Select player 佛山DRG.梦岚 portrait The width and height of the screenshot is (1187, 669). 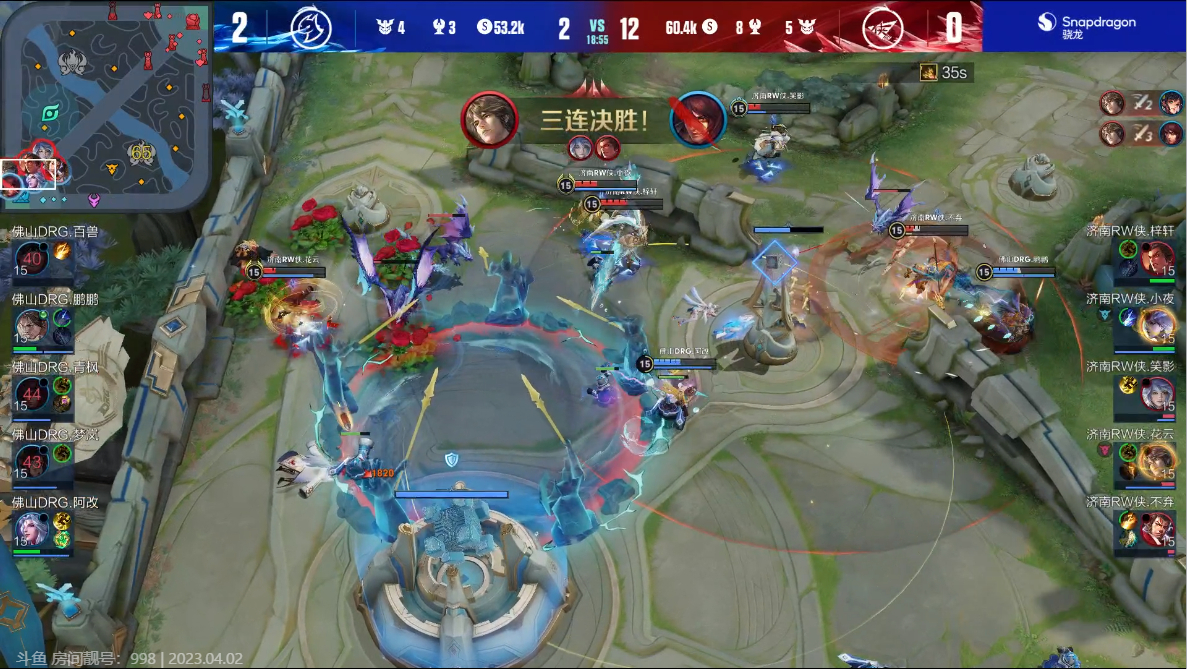(x=32, y=461)
